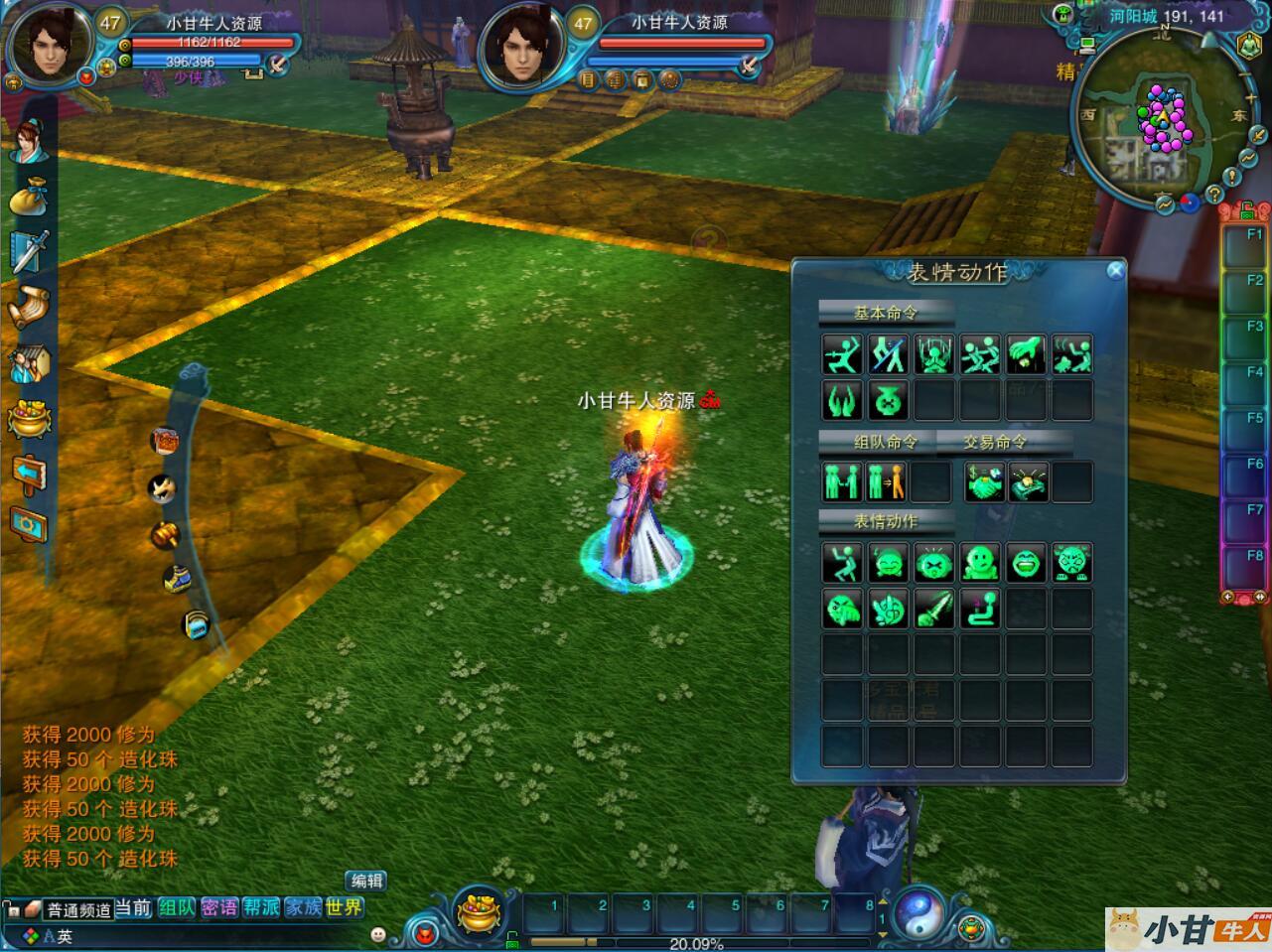Open the inventory bag icon
The height and width of the screenshot is (952, 1272).
pos(29,196)
